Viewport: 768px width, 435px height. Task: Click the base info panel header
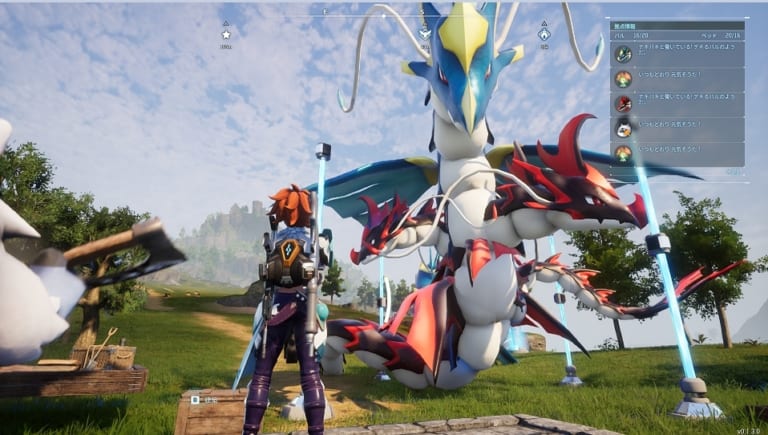pos(676,26)
